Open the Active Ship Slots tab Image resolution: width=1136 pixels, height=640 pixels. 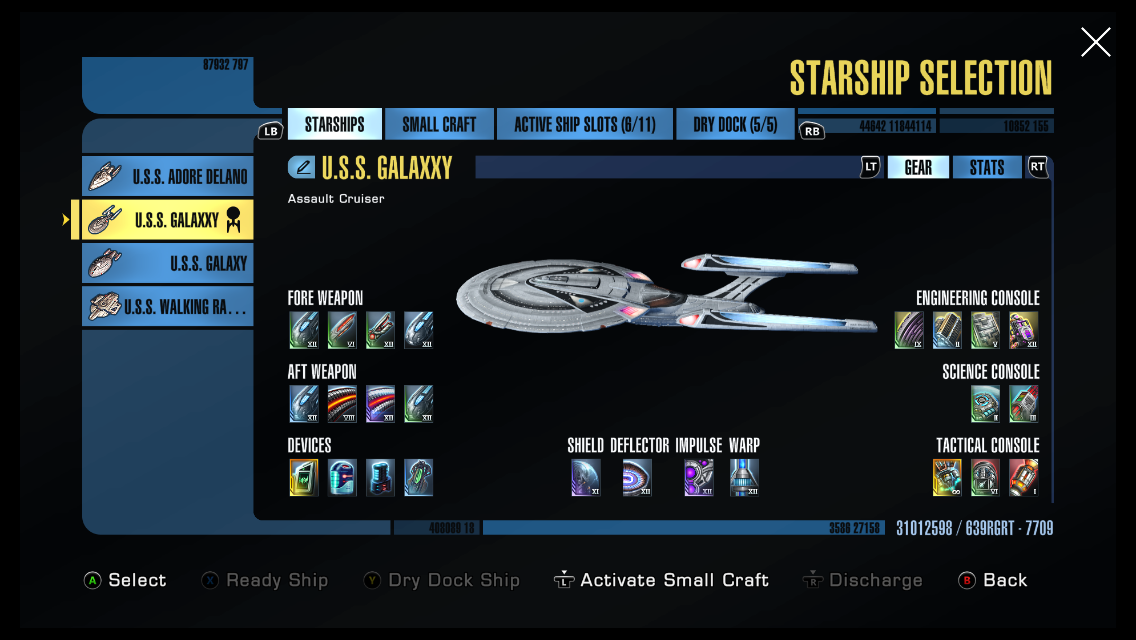(584, 124)
